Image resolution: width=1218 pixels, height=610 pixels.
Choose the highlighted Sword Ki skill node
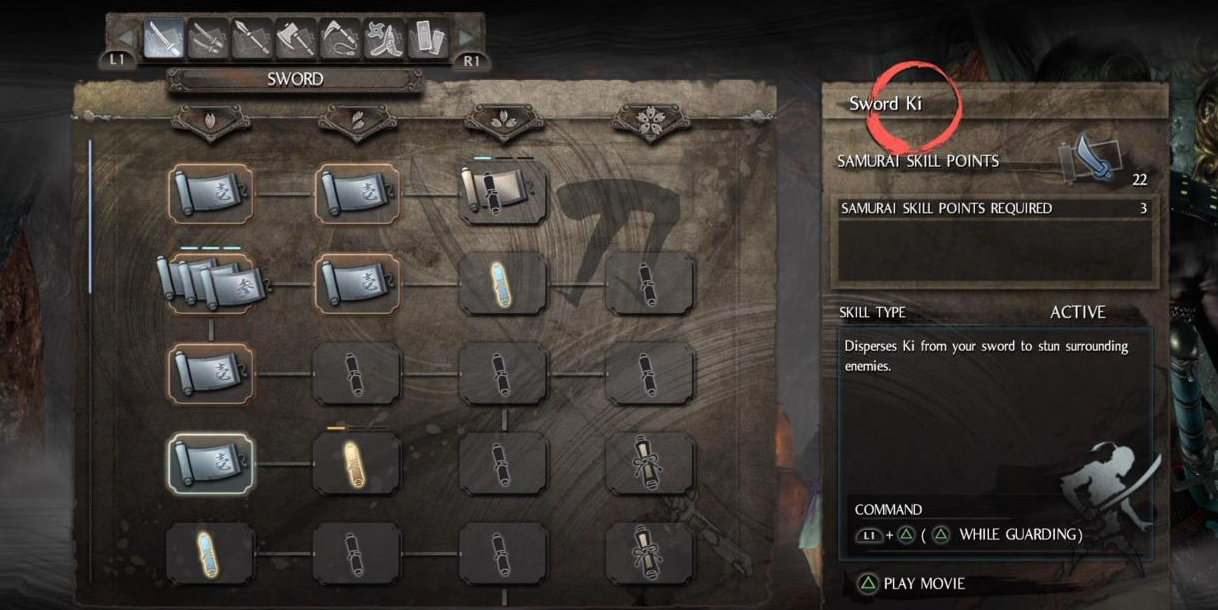click(210, 463)
